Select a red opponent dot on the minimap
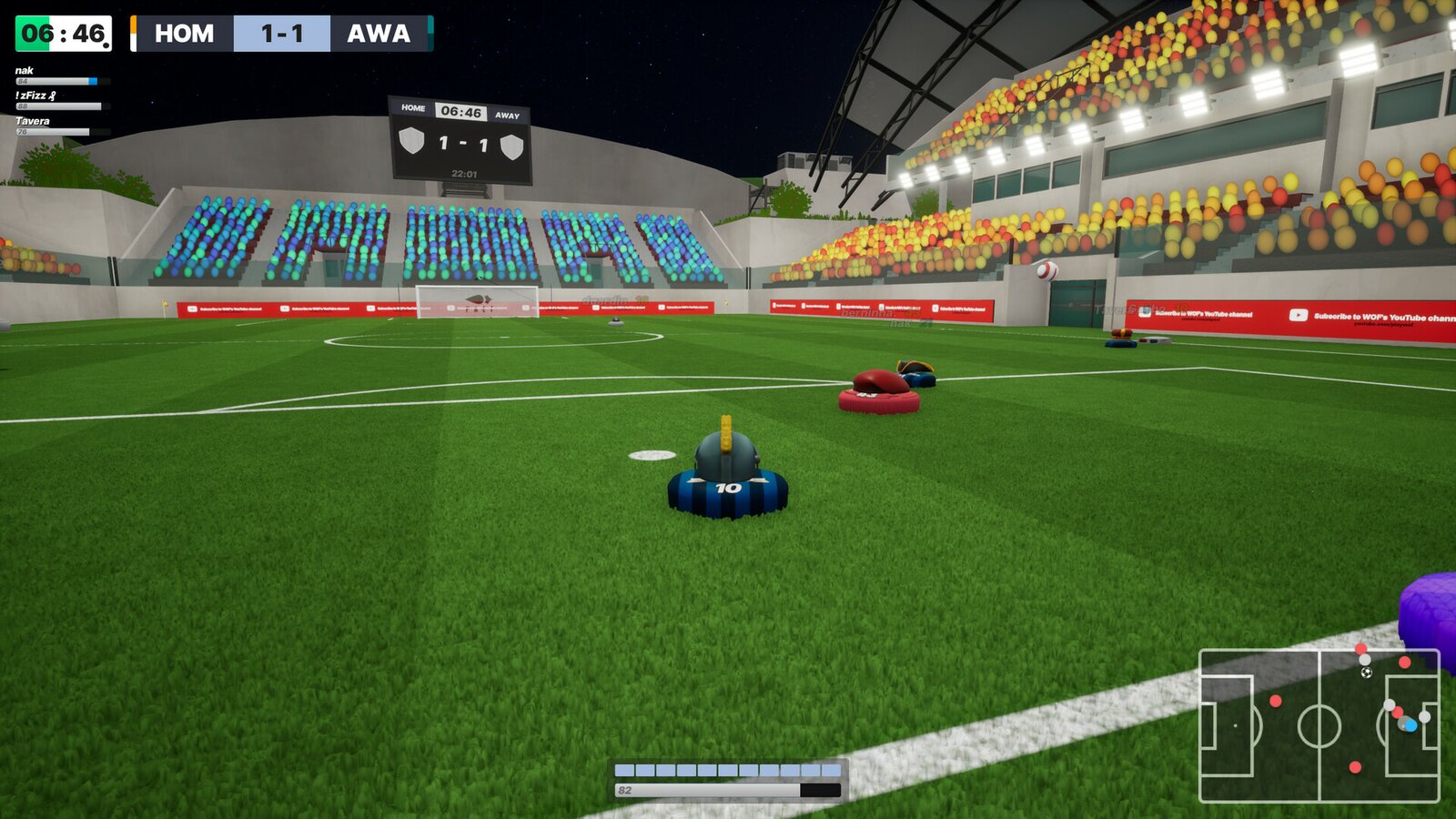This screenshot has height=819, width=1456. [x=1275, y=701]
